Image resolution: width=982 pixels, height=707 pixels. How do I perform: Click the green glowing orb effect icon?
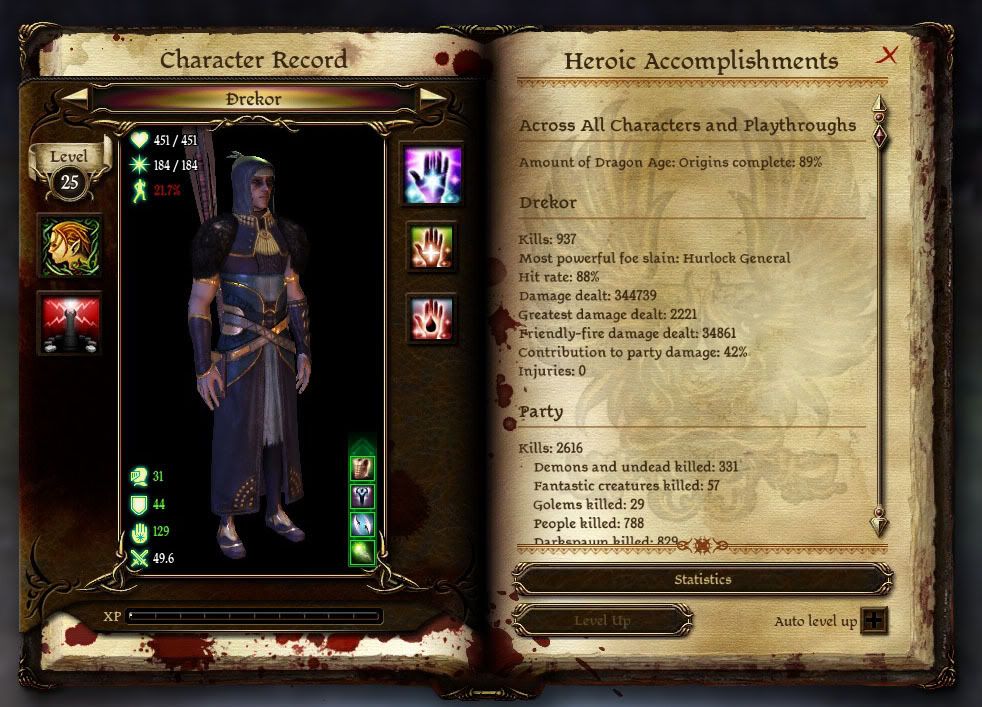coord(362,551)
